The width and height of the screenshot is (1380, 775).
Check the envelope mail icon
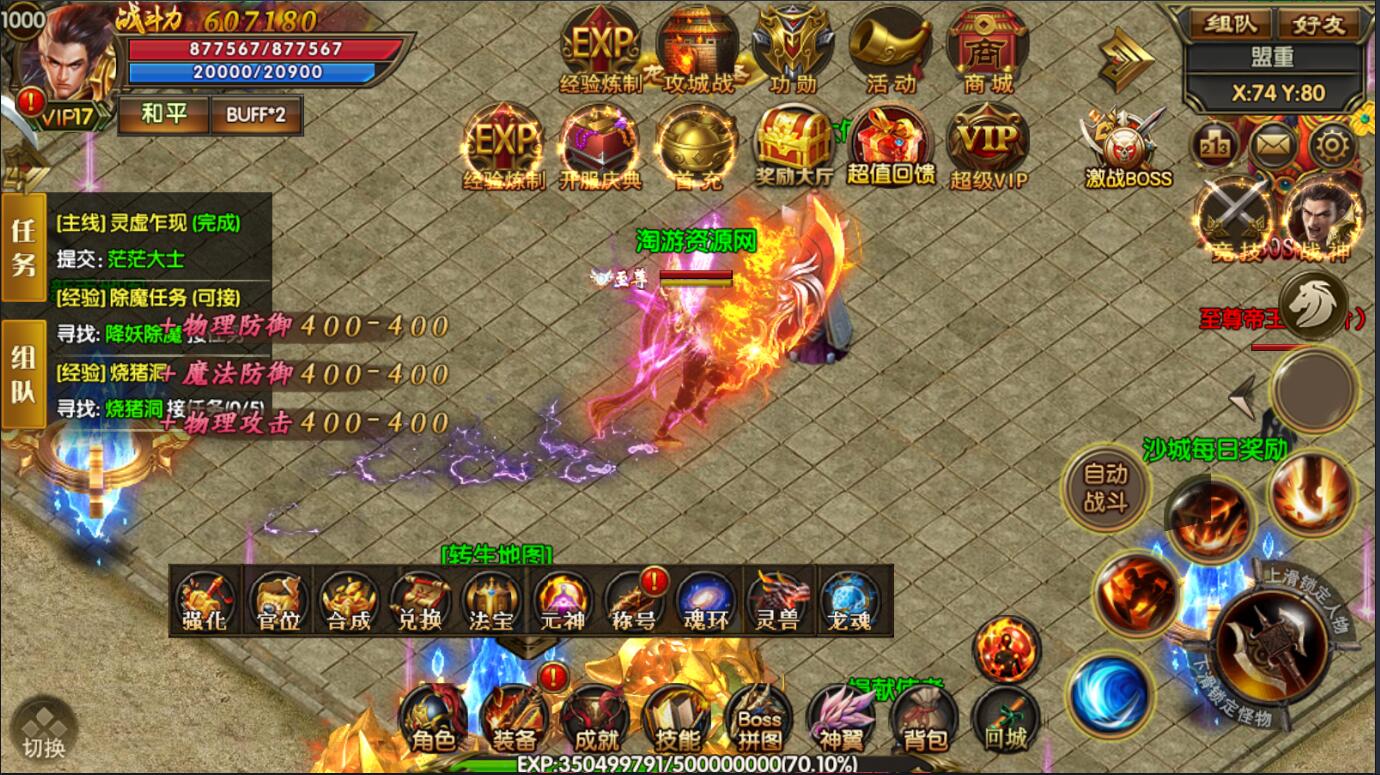tap(1272, 147)
